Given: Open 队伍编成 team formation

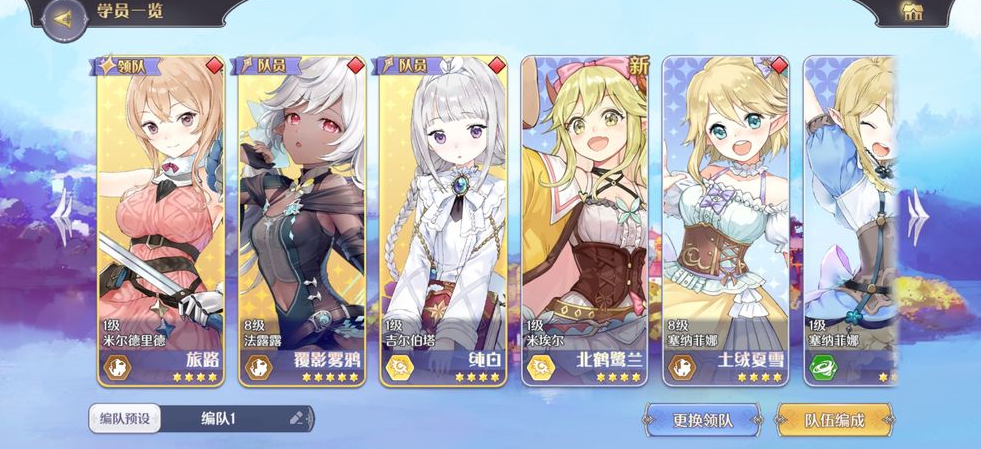Looking at the screenshot, I should [834, 420].
